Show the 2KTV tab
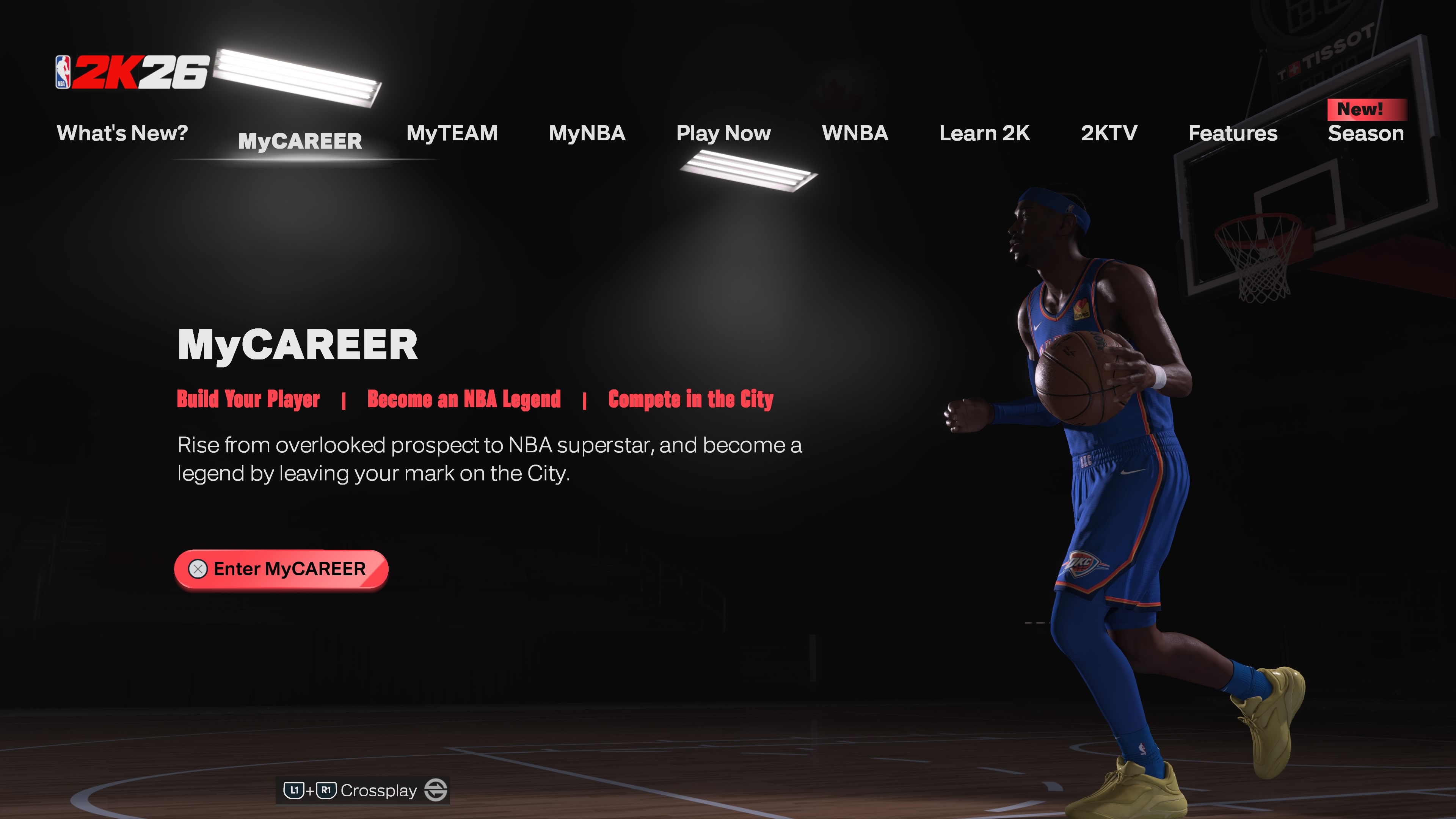The height and width of the screenshot is (819, 1456). point(1109,133)
